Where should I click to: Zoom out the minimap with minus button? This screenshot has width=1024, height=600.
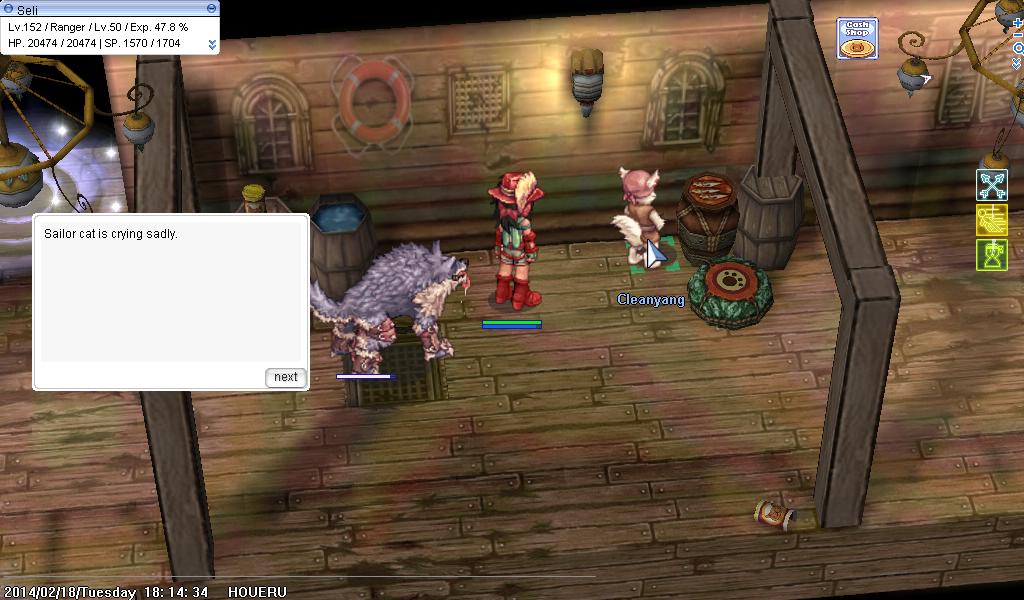[1017, 35]
